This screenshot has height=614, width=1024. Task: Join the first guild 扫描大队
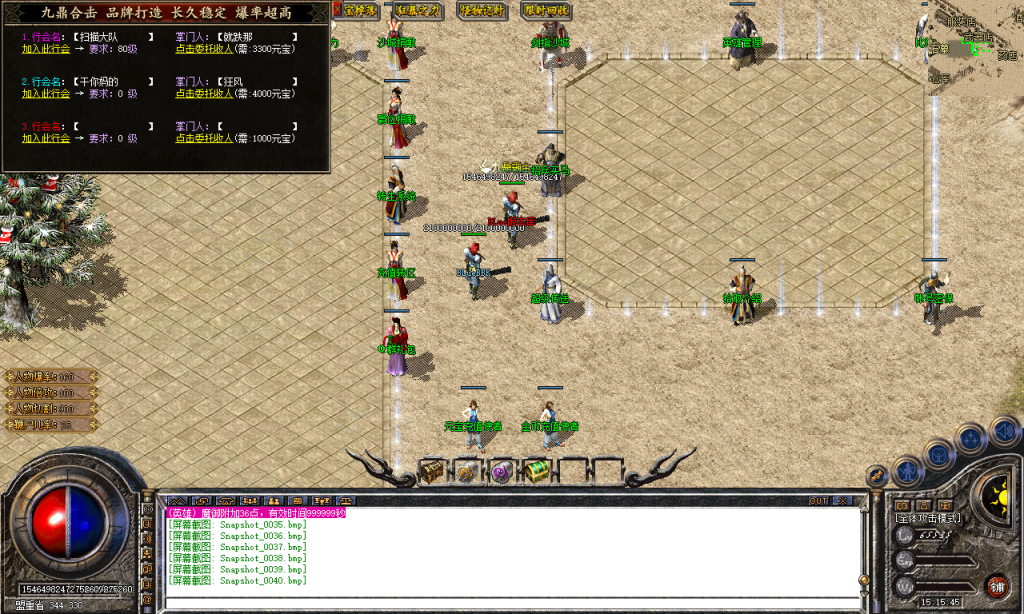[46, 48]
